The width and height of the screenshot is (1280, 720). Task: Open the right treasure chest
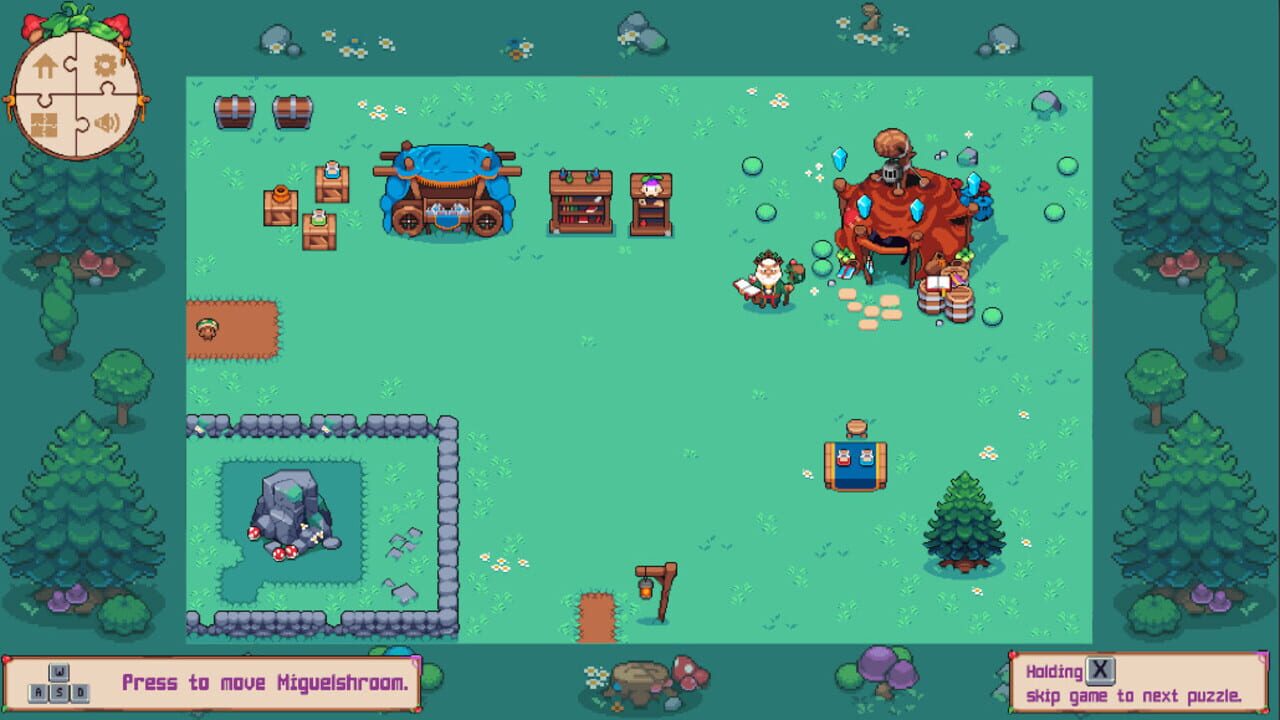(292, 112)
